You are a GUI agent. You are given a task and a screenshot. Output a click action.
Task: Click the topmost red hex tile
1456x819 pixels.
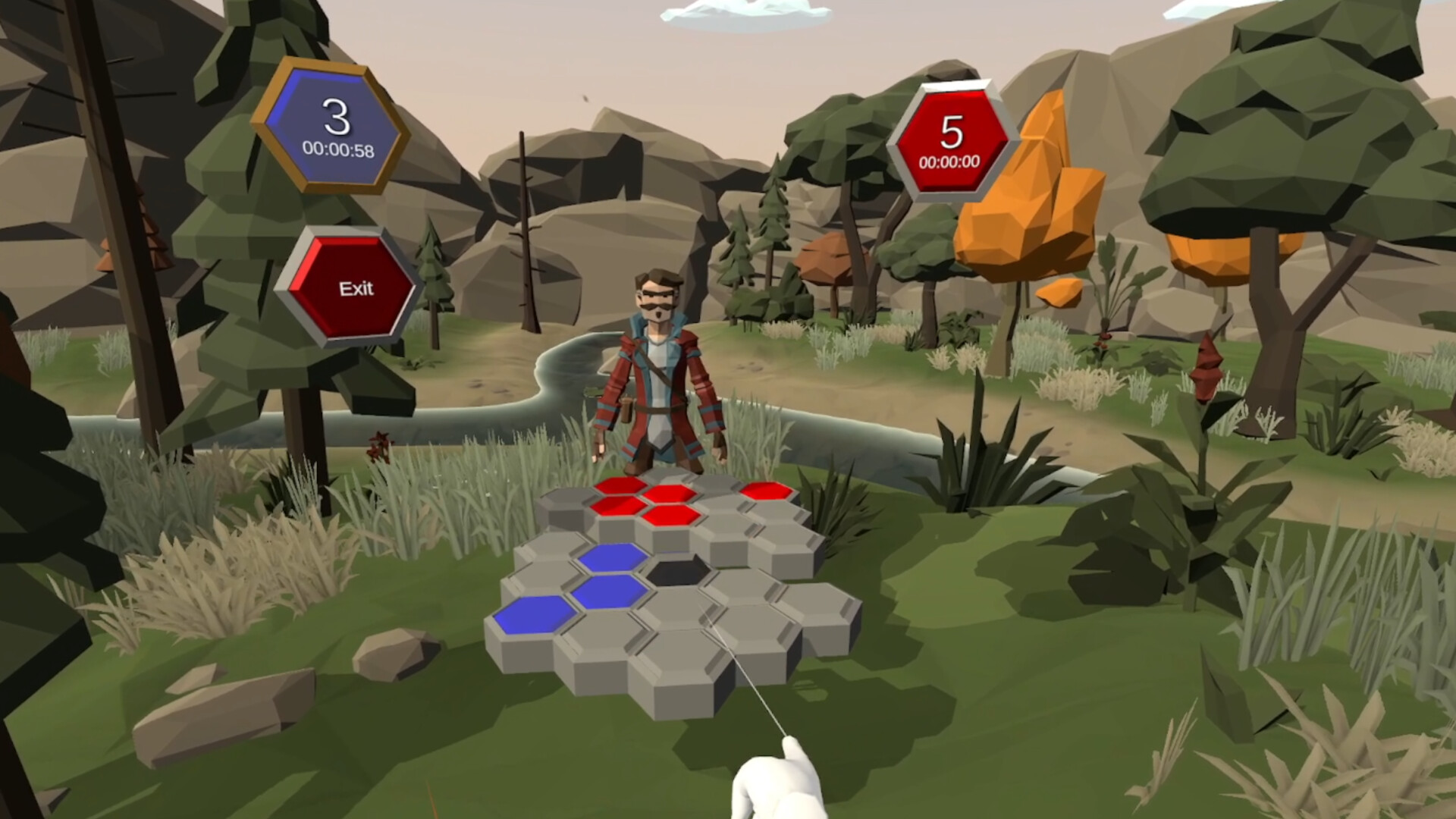pyautogui.click(x=622, y=485)
